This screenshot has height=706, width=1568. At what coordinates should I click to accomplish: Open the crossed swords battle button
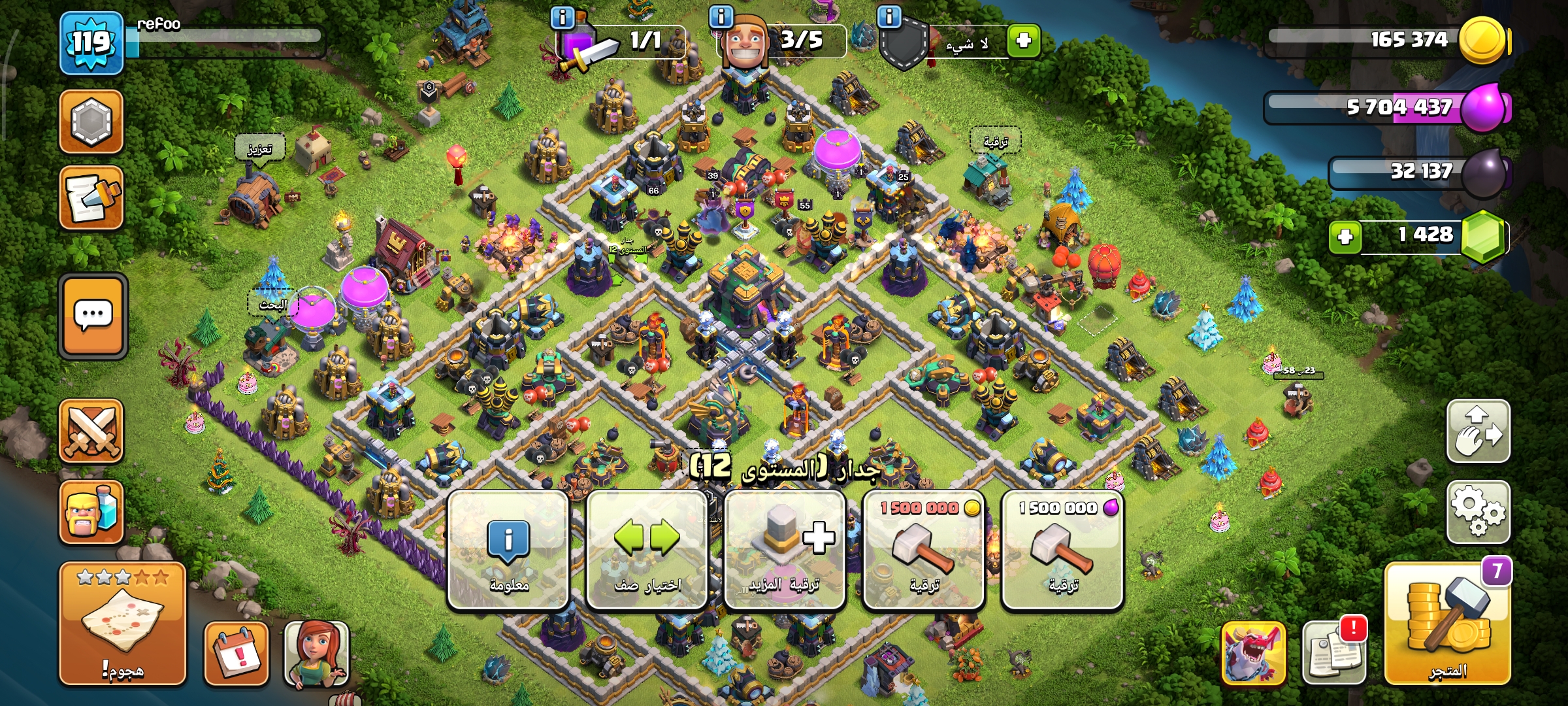91,431
